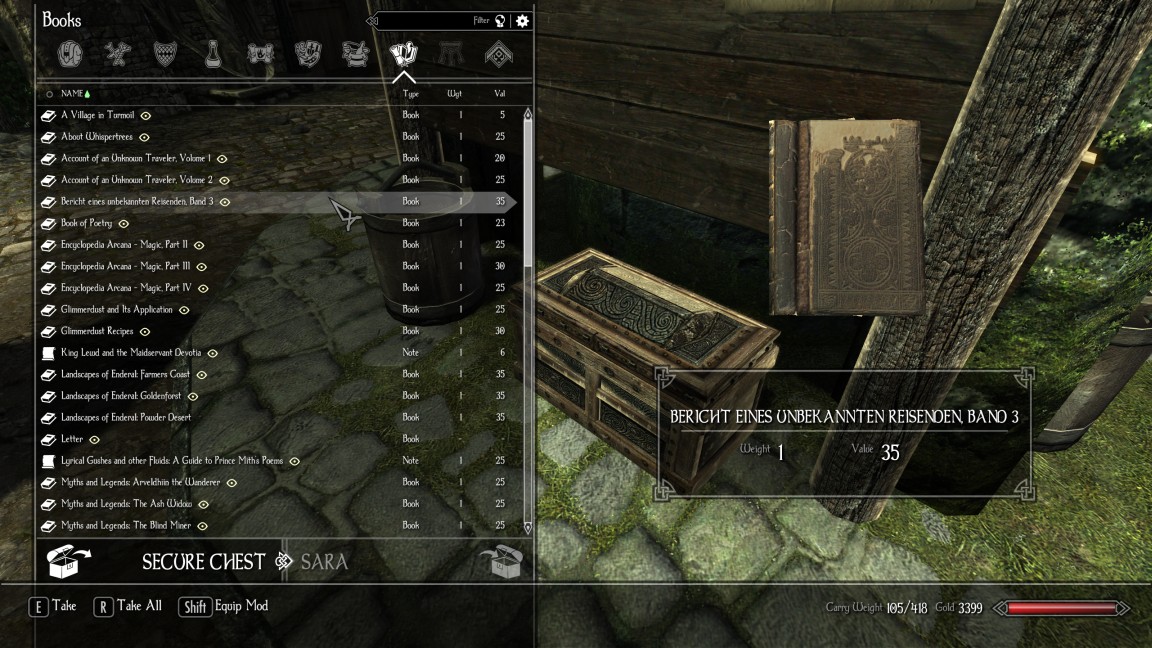
Task: Pick 'Landscapes of Enderal: Goldenforst'
Action: click(121, 396)
